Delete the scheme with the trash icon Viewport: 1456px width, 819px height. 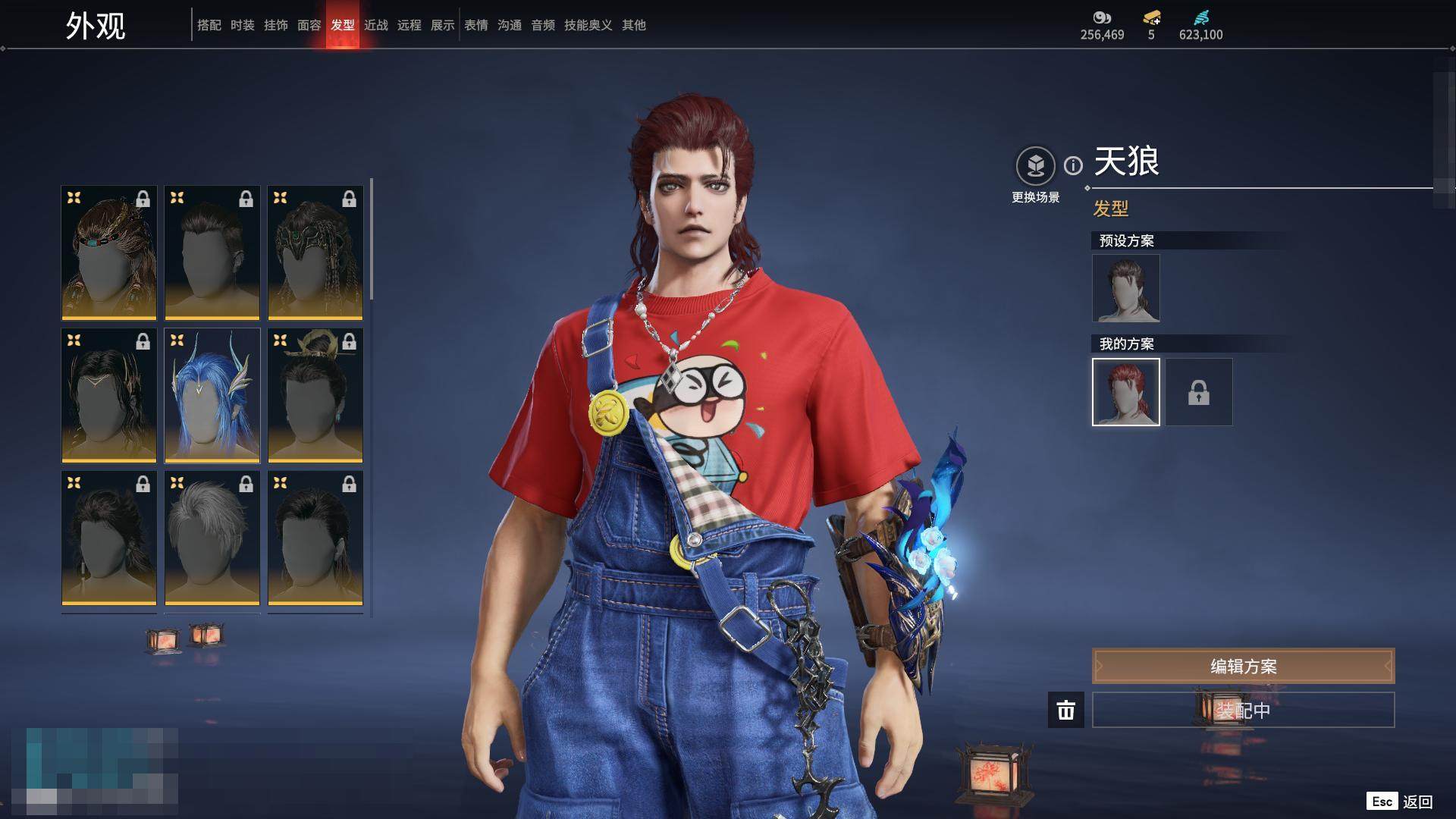click(x=1065, y=710)
